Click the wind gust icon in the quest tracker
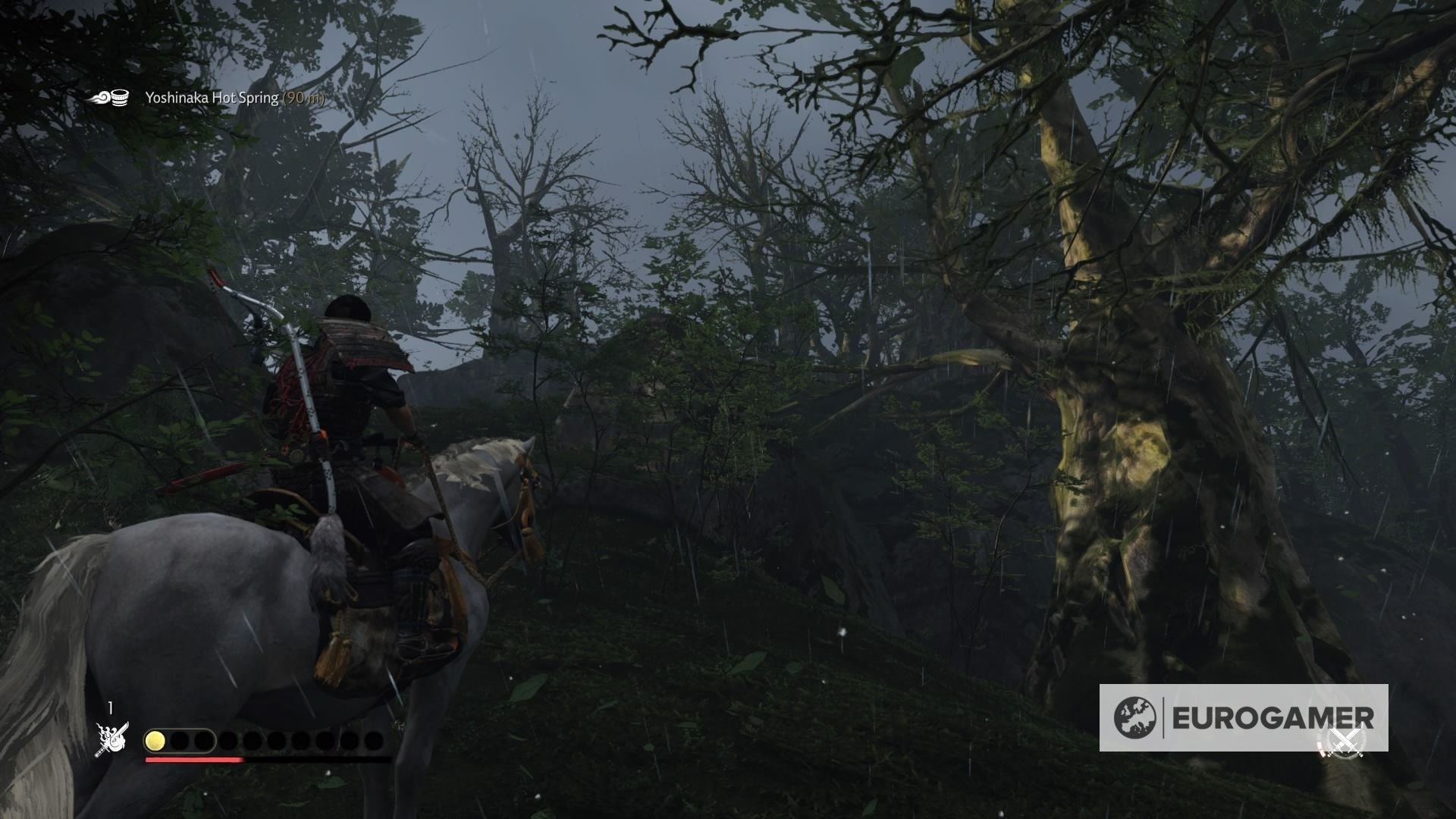The image size is (1456, 819). pos(100,98)
